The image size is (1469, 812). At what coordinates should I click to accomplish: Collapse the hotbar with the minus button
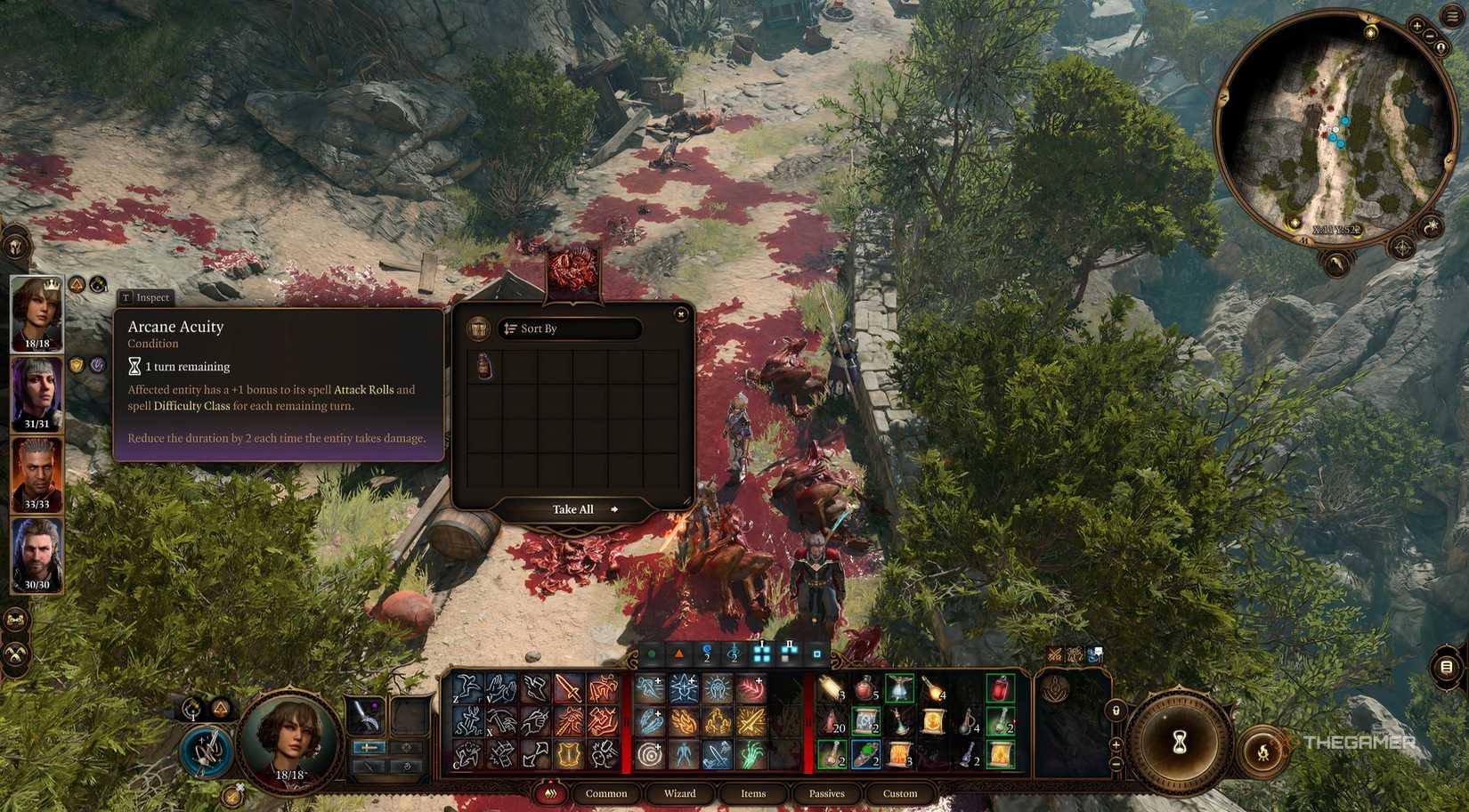[1116, 764]
